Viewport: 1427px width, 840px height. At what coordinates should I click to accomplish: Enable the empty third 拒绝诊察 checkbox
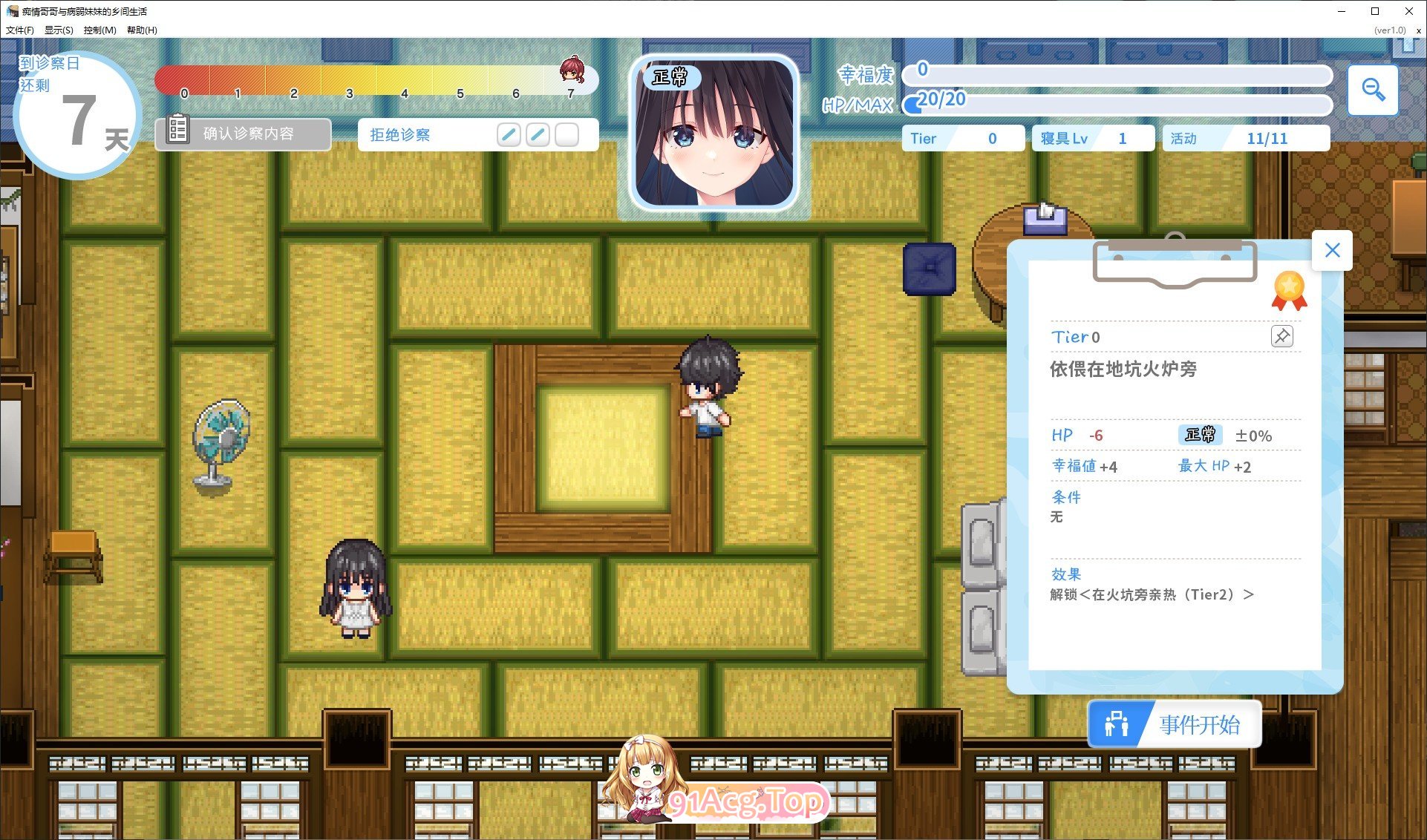click(566, 134)
